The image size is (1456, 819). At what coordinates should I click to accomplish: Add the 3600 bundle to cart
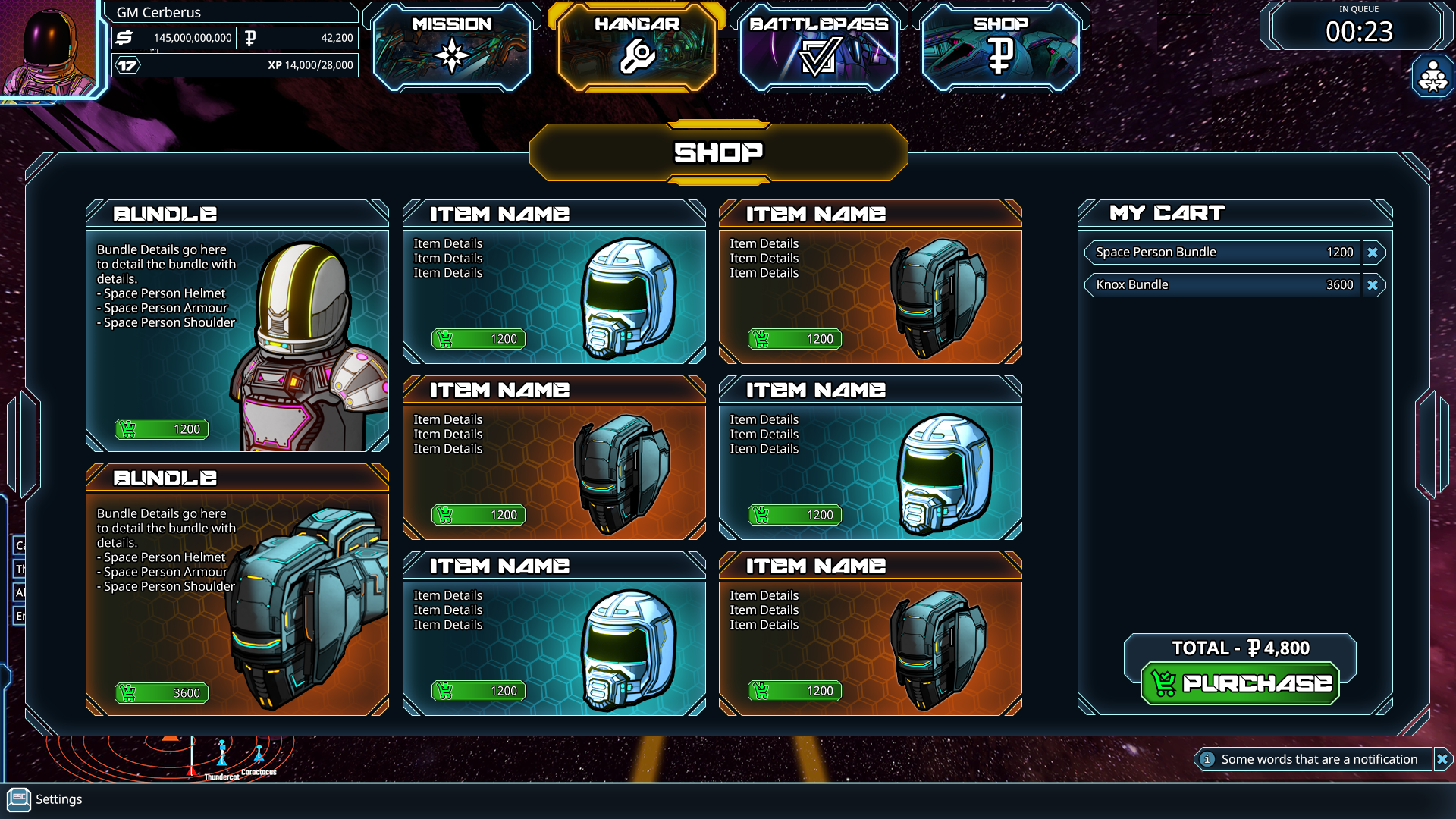pyautogui.click(x=162, y=693)
